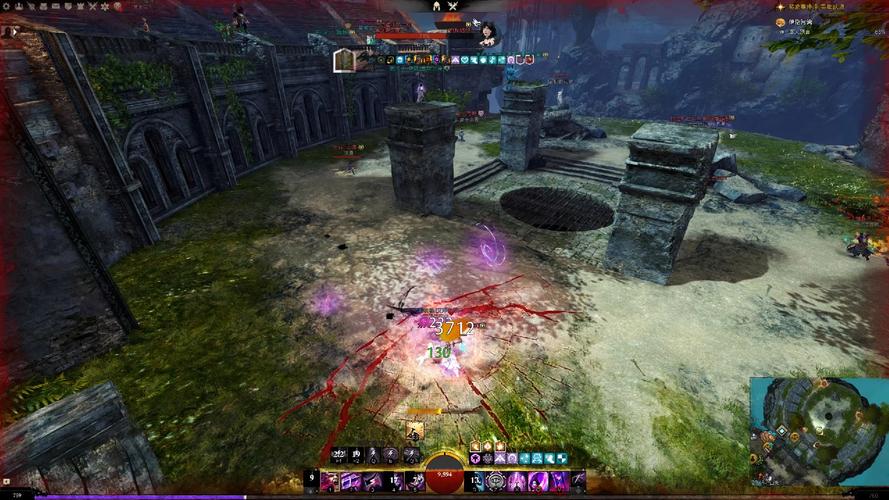This screenshot has width=889, height=500.
Task: Open the crossed swords PvP menu icon
Action: [x=92, y=6]
